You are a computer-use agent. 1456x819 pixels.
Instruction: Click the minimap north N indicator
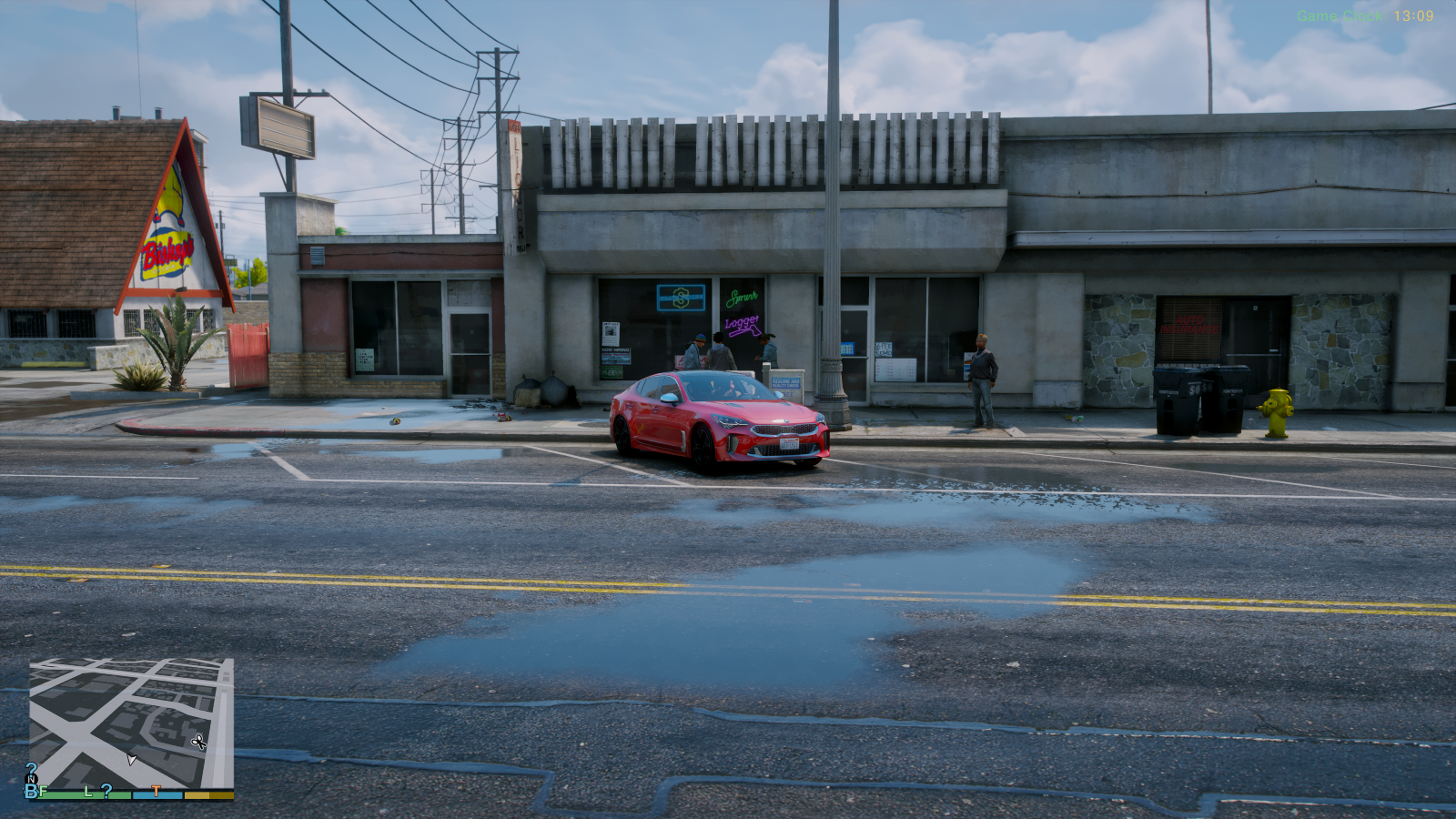(x=33, y=779)
